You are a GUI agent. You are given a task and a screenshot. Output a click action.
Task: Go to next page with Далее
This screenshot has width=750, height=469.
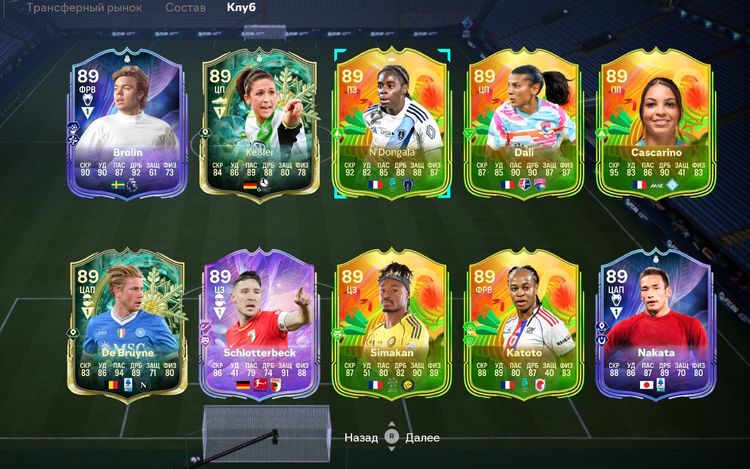(x=423, y=437)
